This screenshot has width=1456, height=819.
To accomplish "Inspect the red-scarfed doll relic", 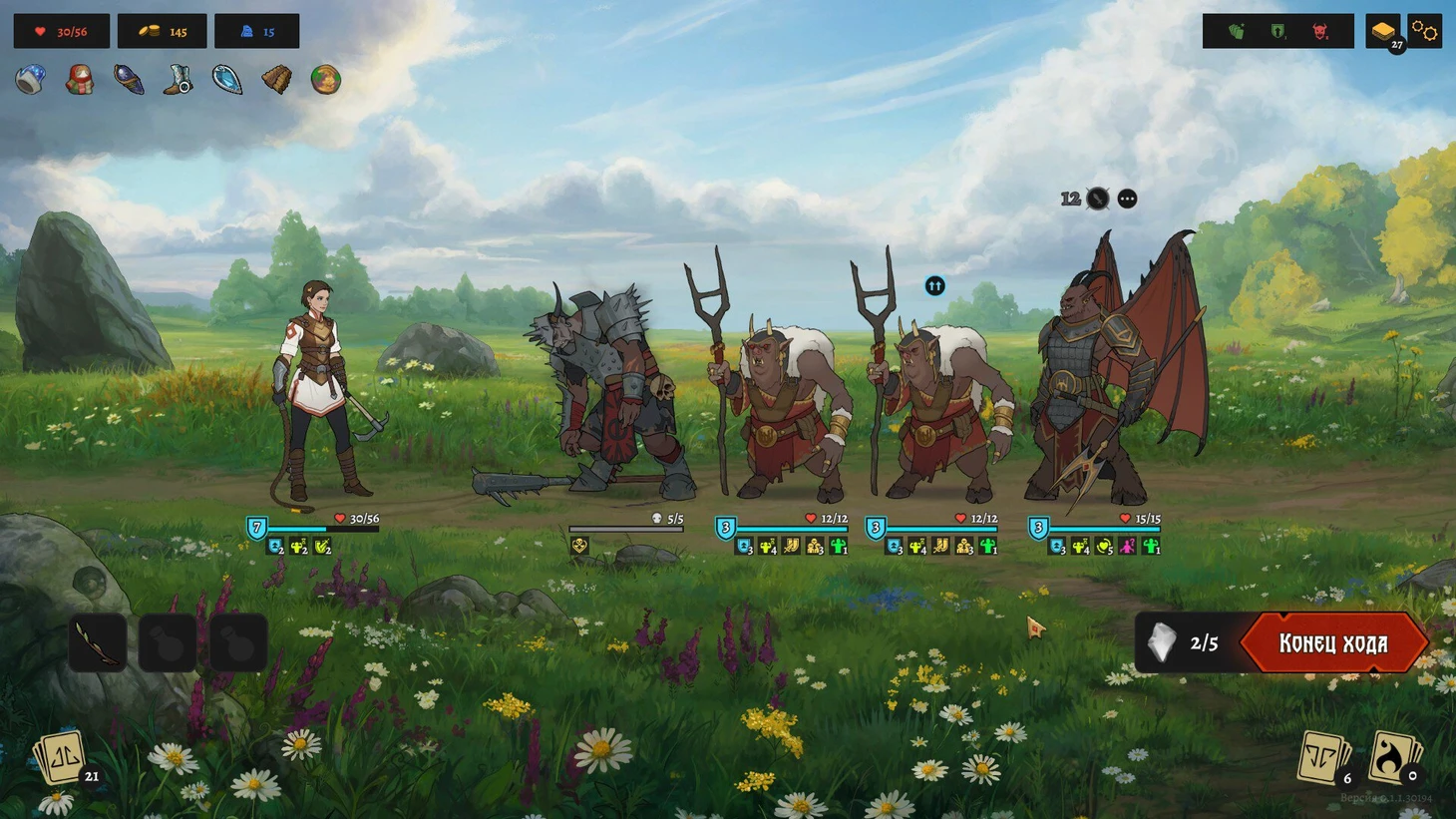I will pos(80,80).
